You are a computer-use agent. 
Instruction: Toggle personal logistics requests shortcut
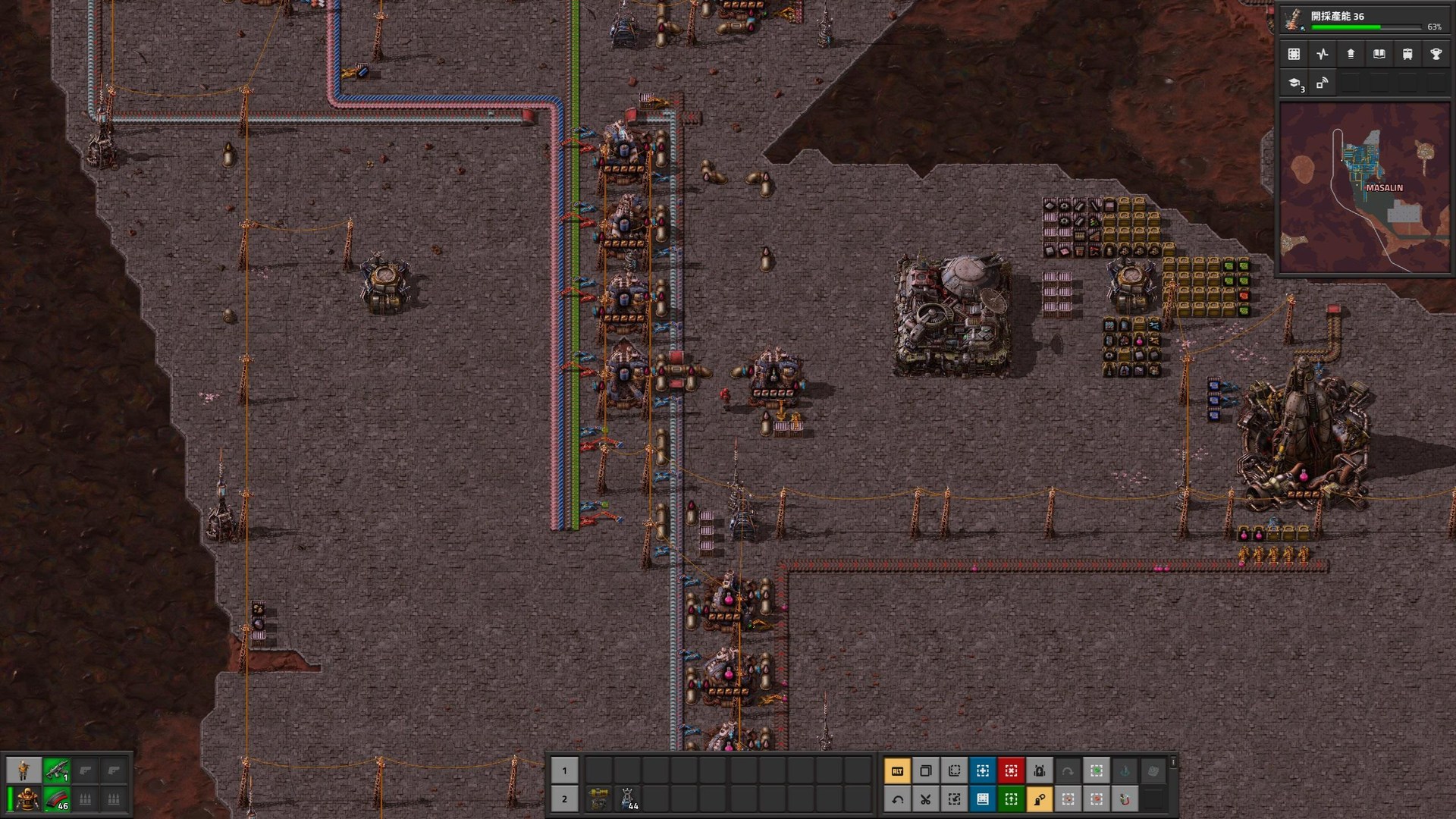[x=1039, y=799]
